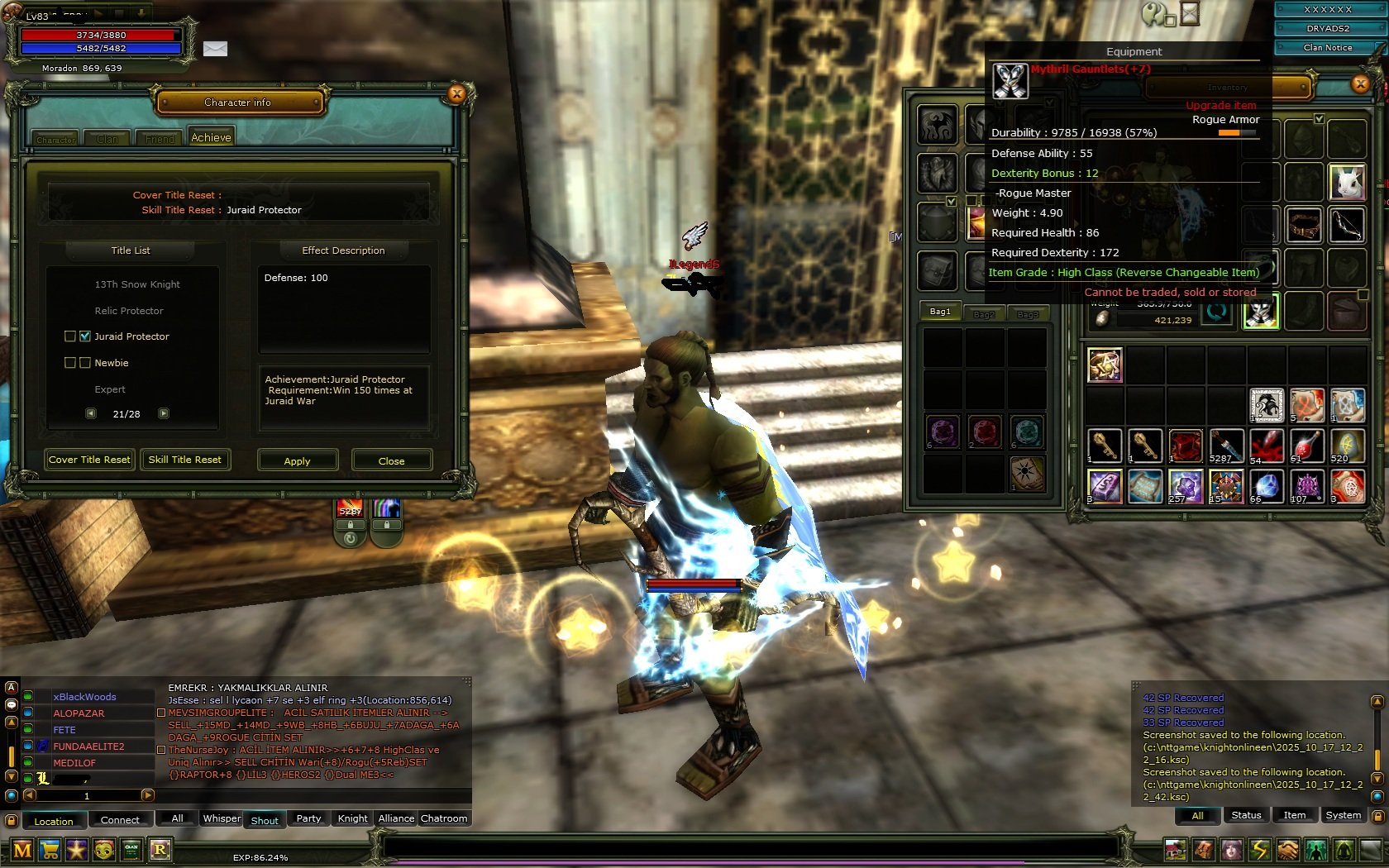Switch chat to the Whisper channel
Viewport: 1389px width, 868px height.
(x=222, y=818)
